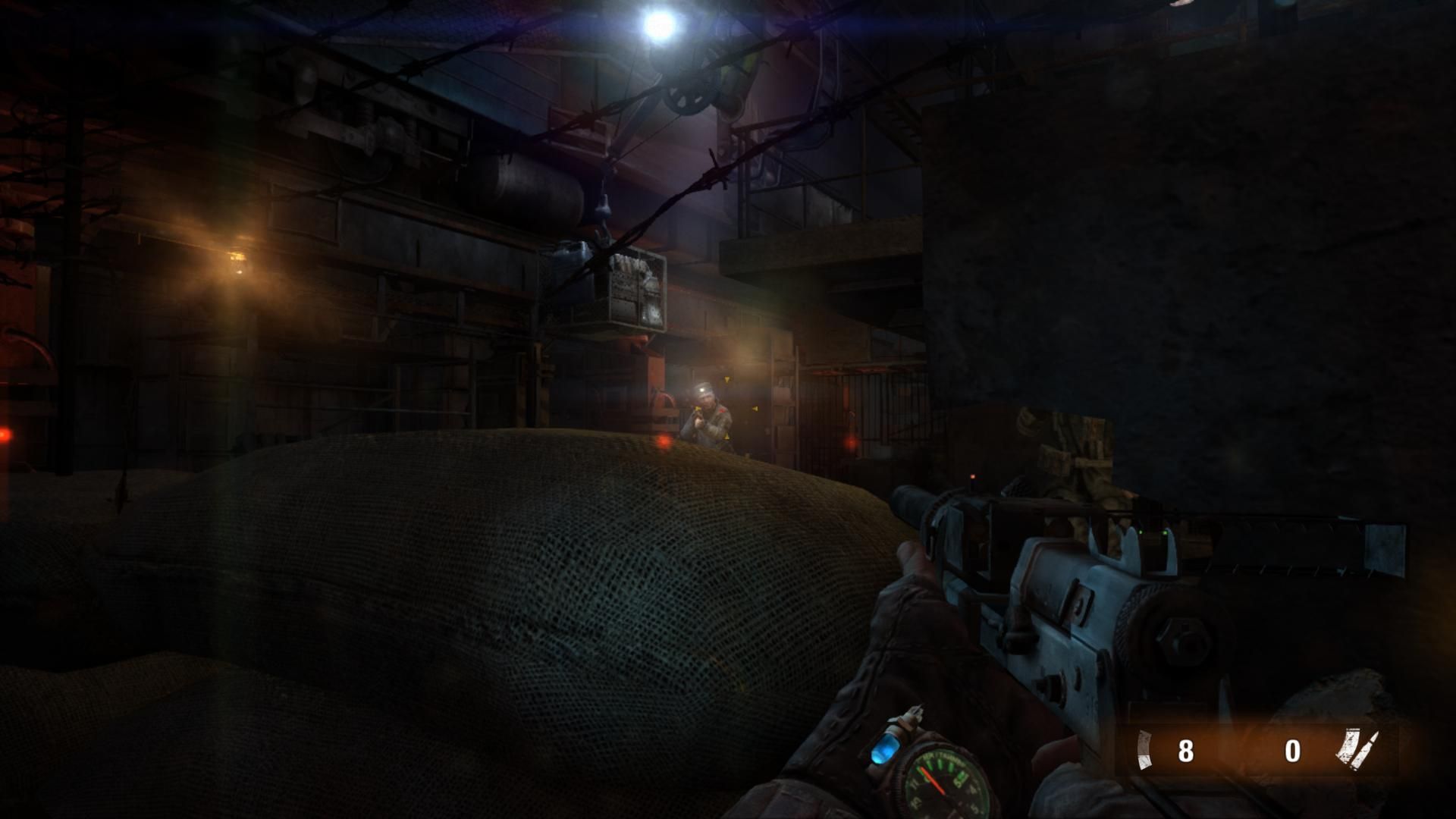
Task: Select the magazine icon beside the ammo count
Action: coord(1145,750)
